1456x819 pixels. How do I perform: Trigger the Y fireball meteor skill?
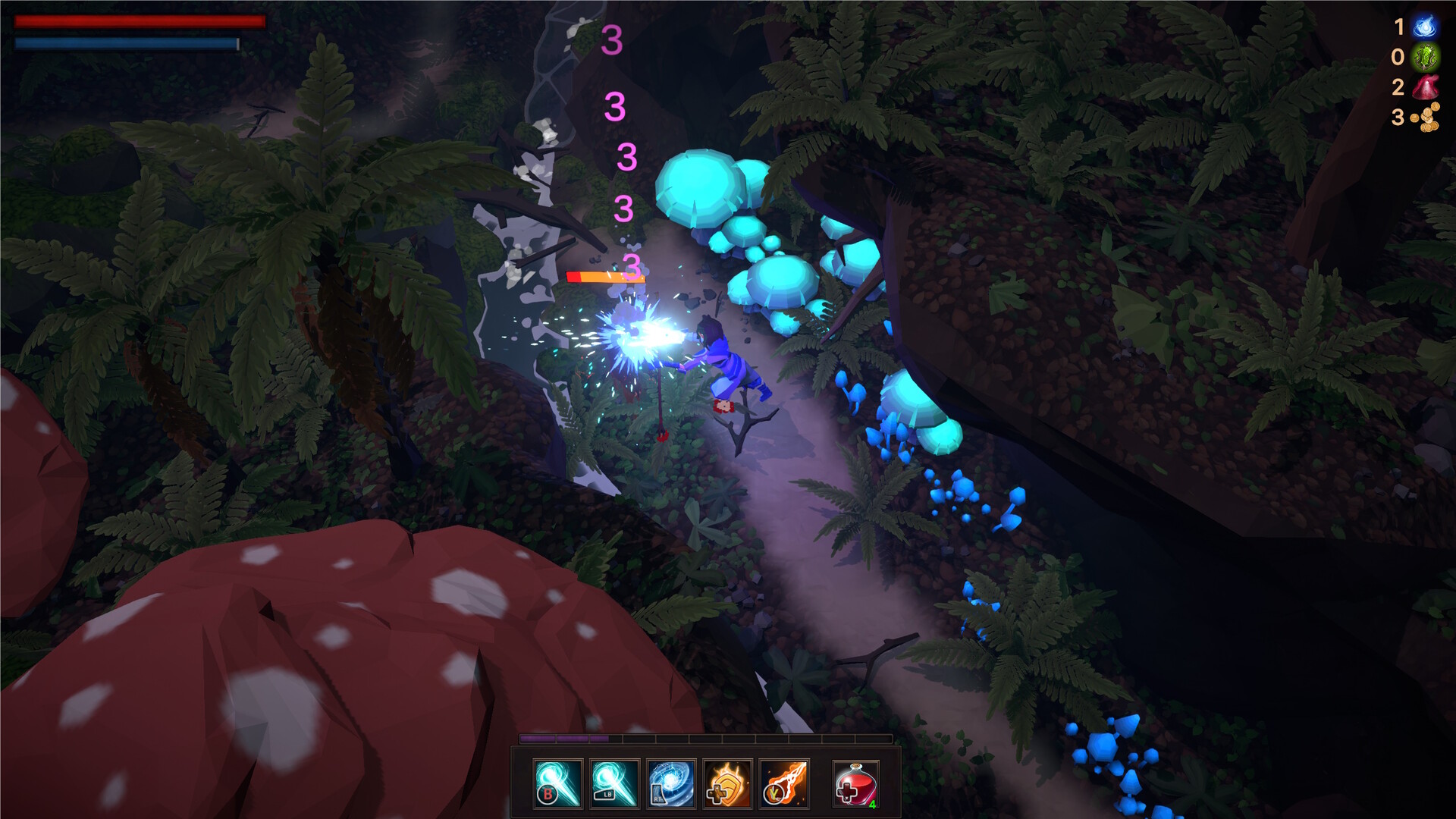point(783,782)
